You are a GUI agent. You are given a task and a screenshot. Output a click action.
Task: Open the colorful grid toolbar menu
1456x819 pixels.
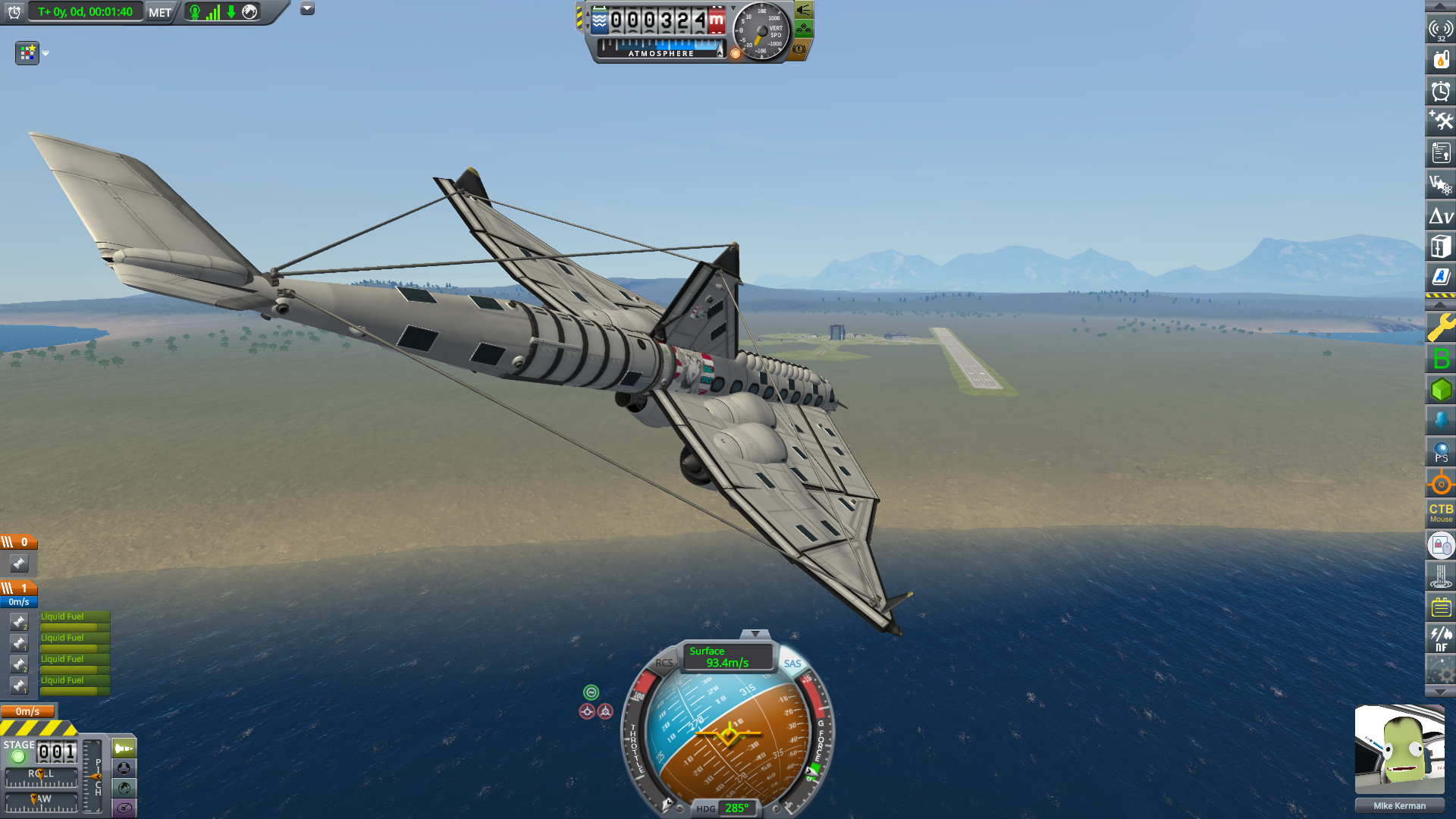(27, 53)
